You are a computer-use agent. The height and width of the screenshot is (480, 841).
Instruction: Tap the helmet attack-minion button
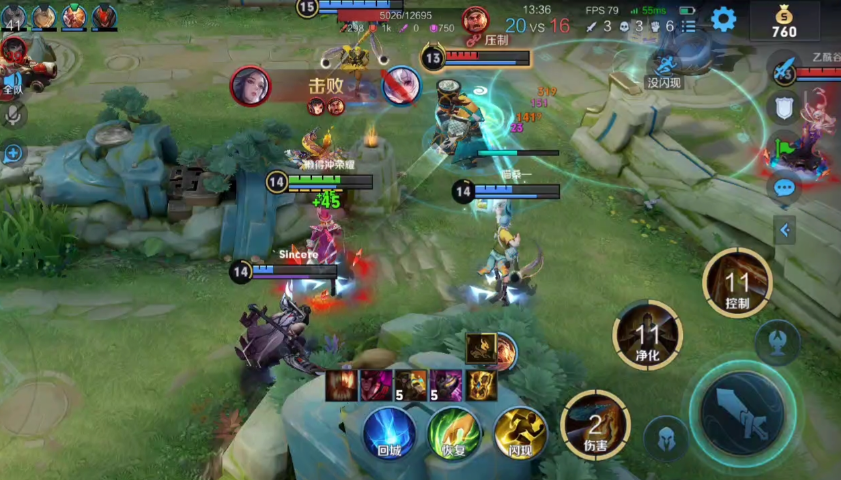coord(664,438)
